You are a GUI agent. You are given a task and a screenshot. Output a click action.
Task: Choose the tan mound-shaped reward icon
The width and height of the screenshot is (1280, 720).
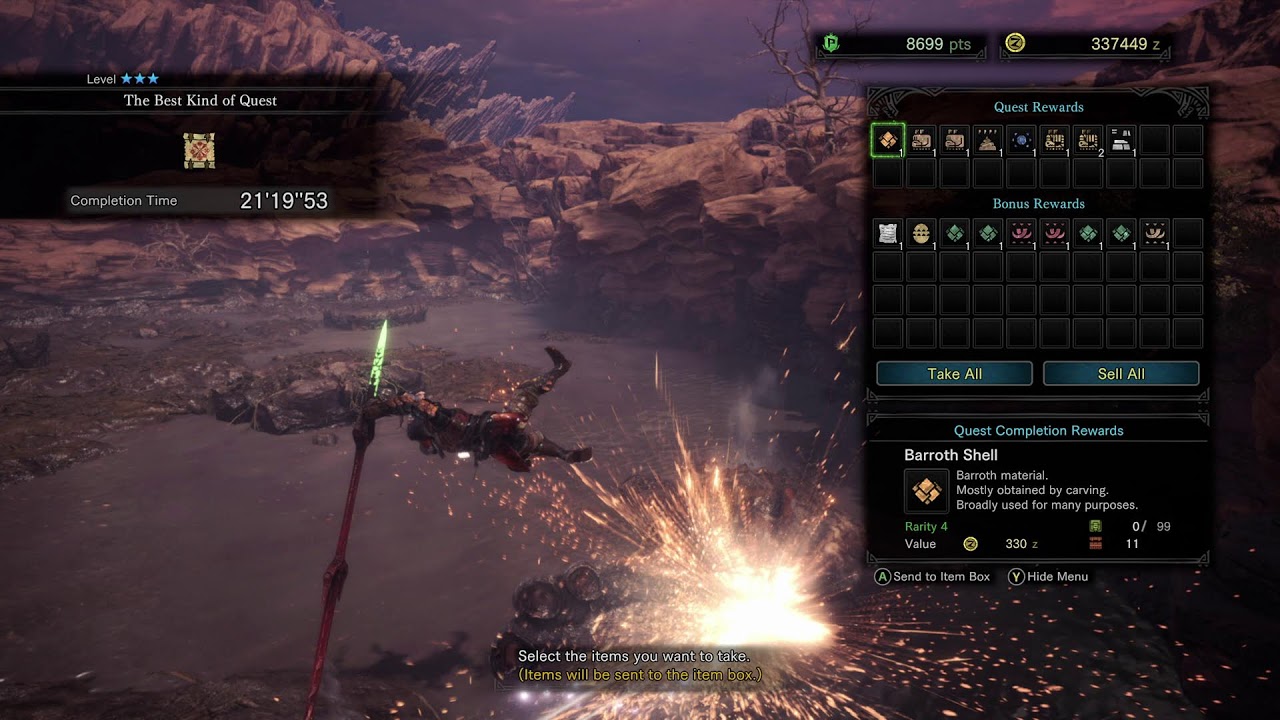pyautogui.click(x=988, y=140)
